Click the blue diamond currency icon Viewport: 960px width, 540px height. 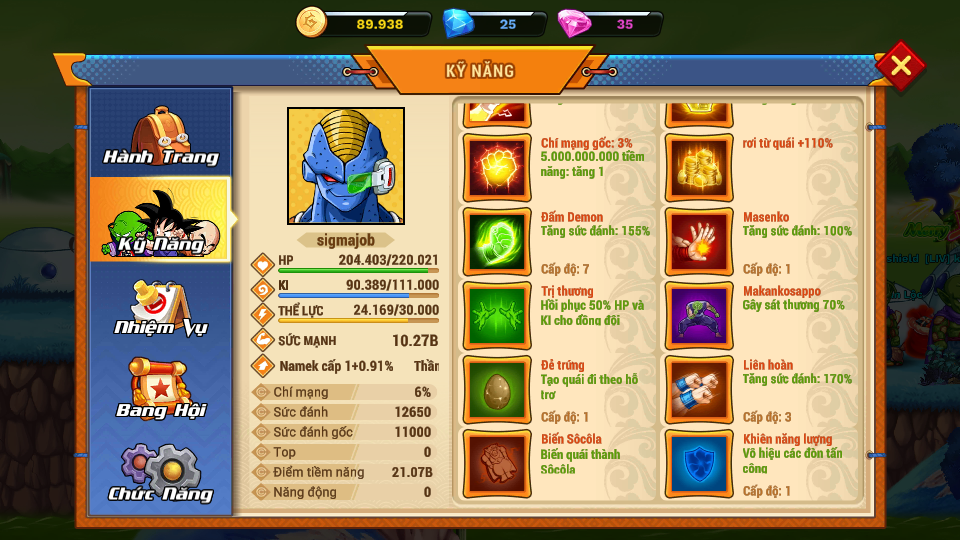[458, 23]
